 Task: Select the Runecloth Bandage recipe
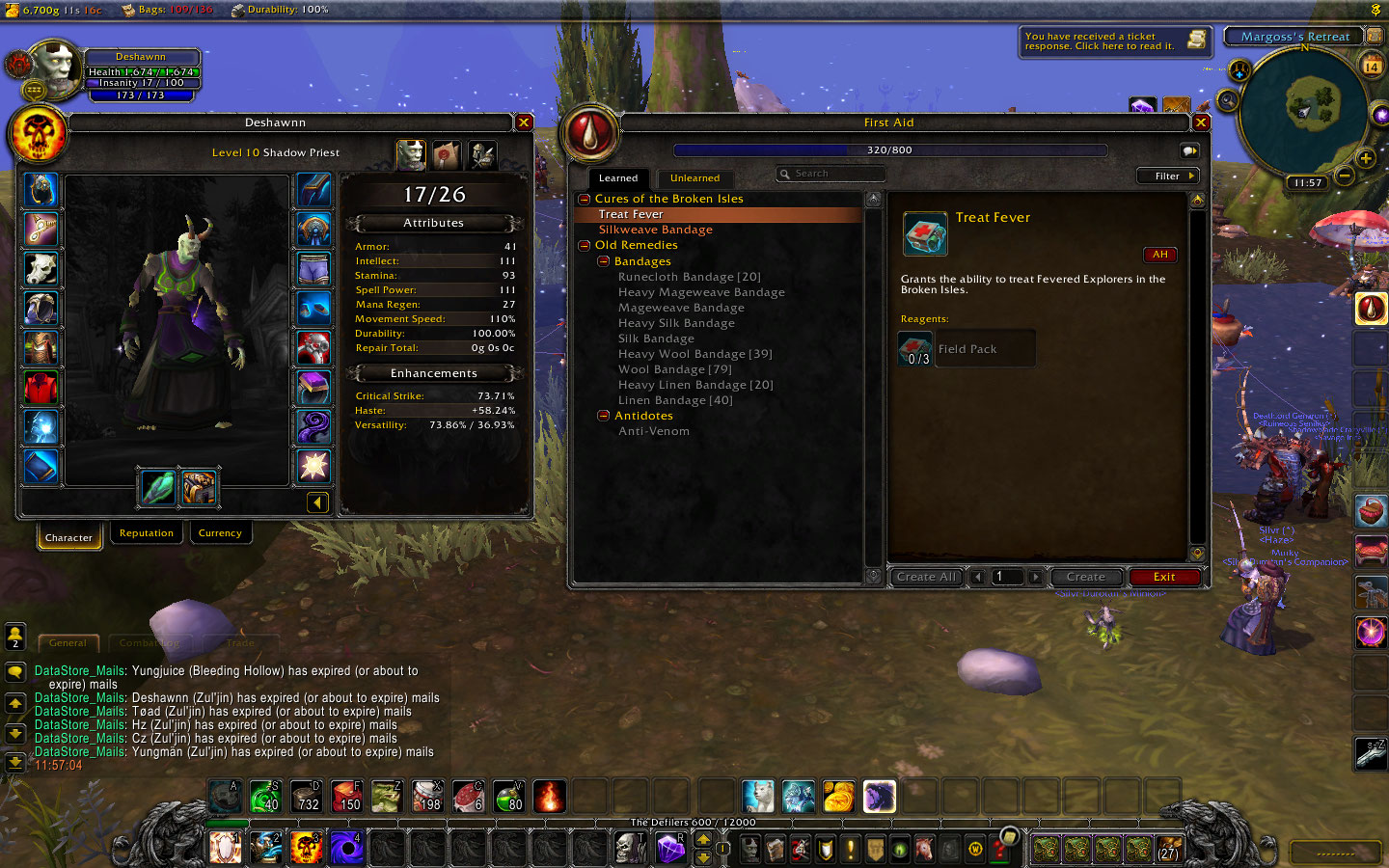689,277
